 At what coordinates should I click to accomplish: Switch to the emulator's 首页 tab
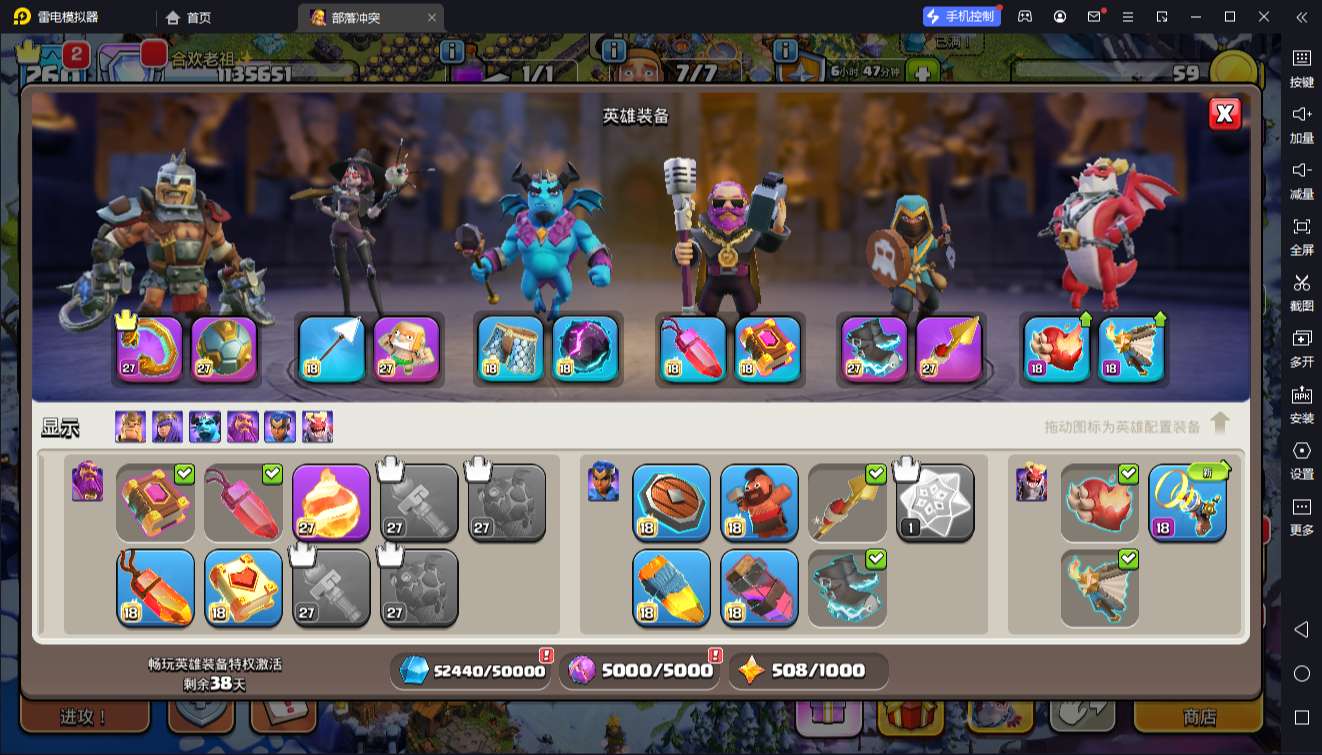coord(189,17)
